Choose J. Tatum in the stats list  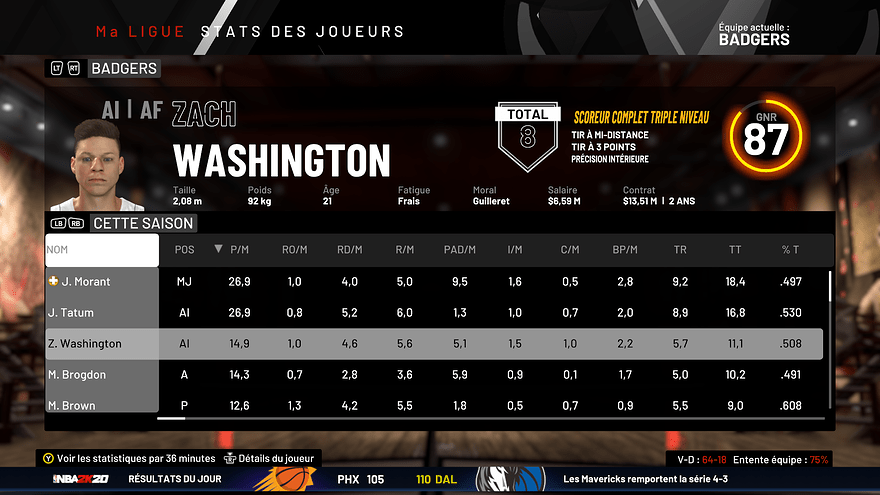click(x=101, y=313)
